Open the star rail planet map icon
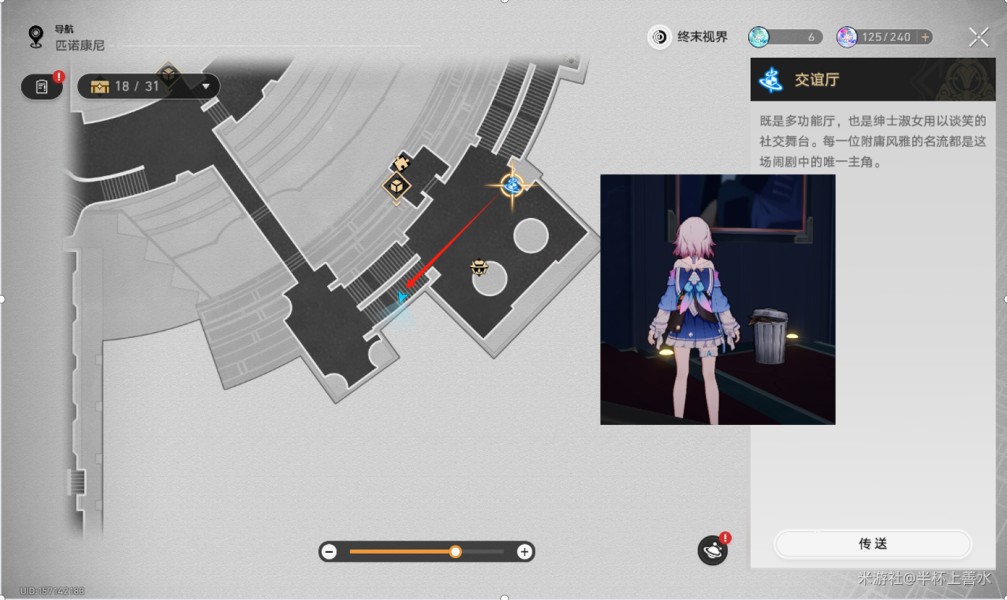This screenshot has height=600, width=1007. tap(712, 550)
